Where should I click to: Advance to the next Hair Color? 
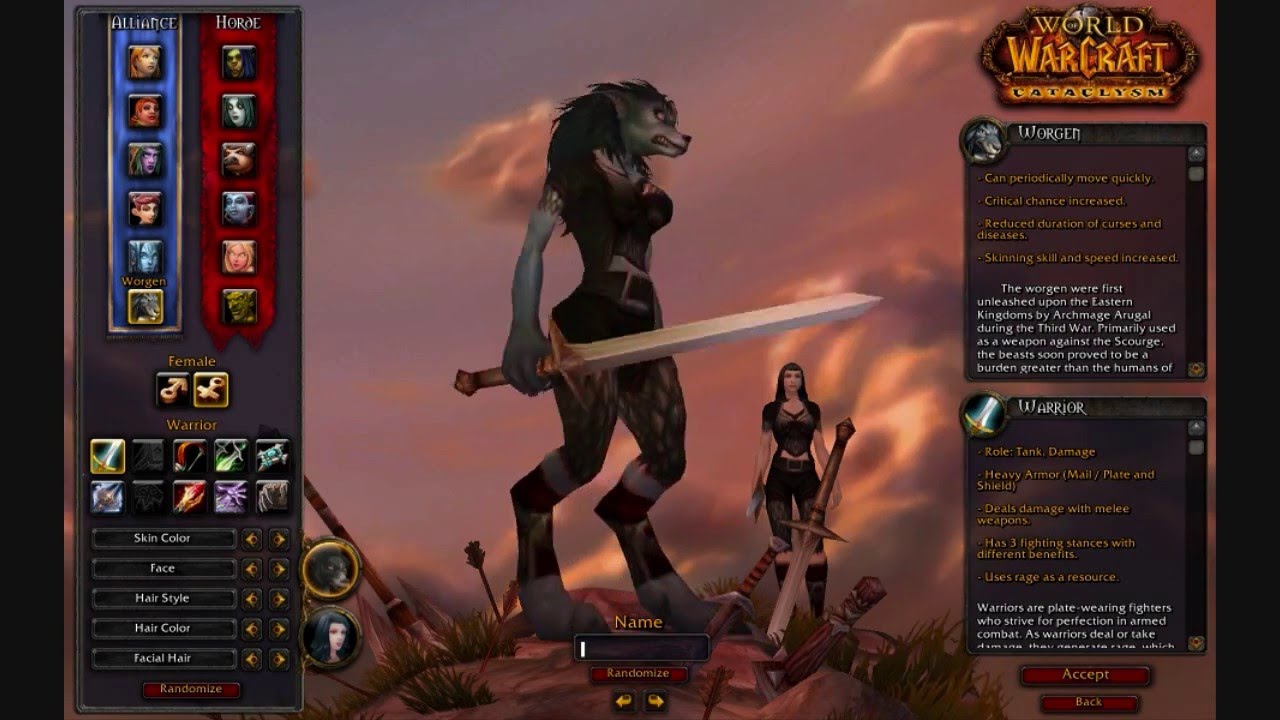coord(279,629)
